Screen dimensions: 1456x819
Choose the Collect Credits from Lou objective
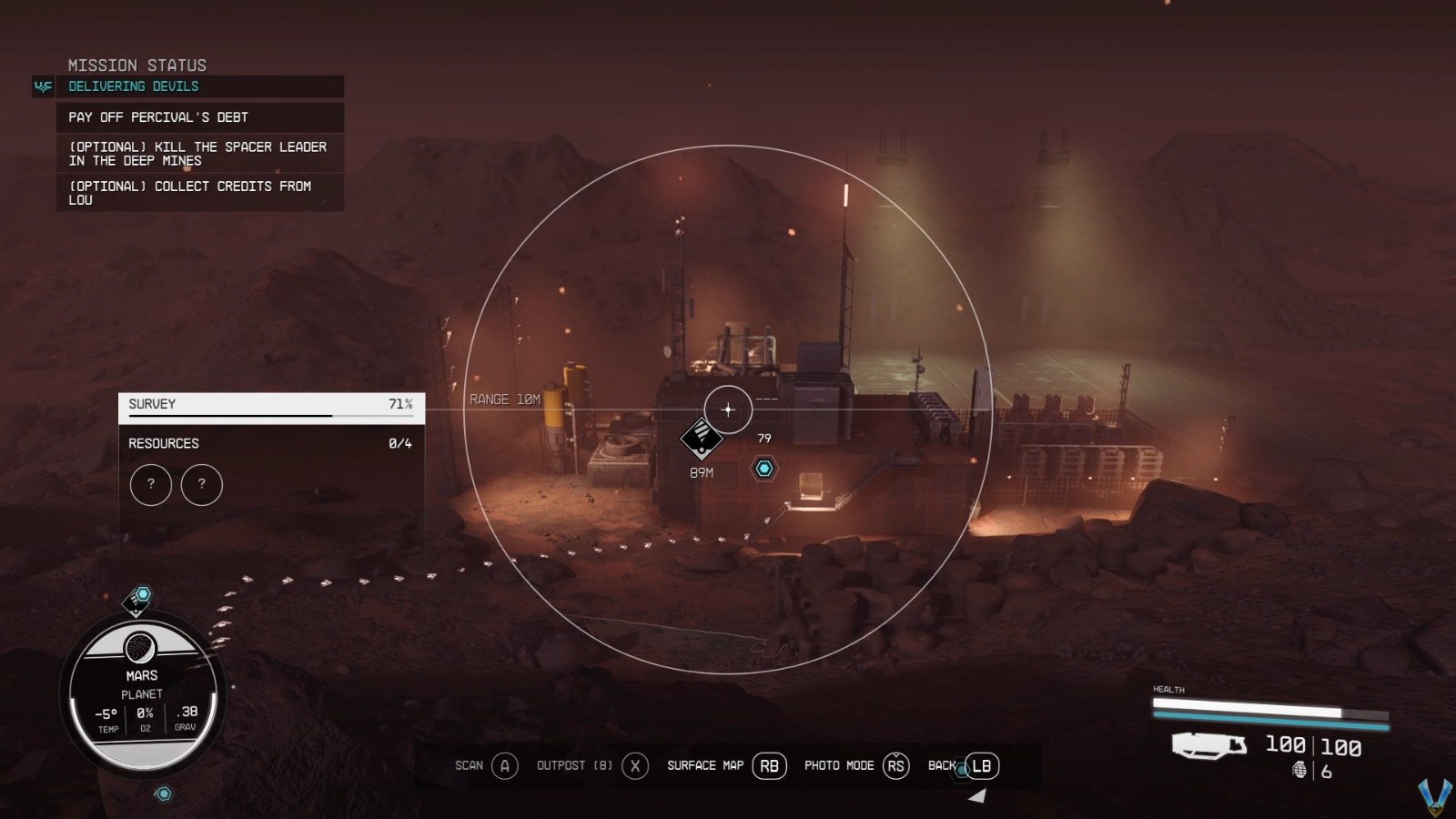pyautogui.click(x=190, y=193)
